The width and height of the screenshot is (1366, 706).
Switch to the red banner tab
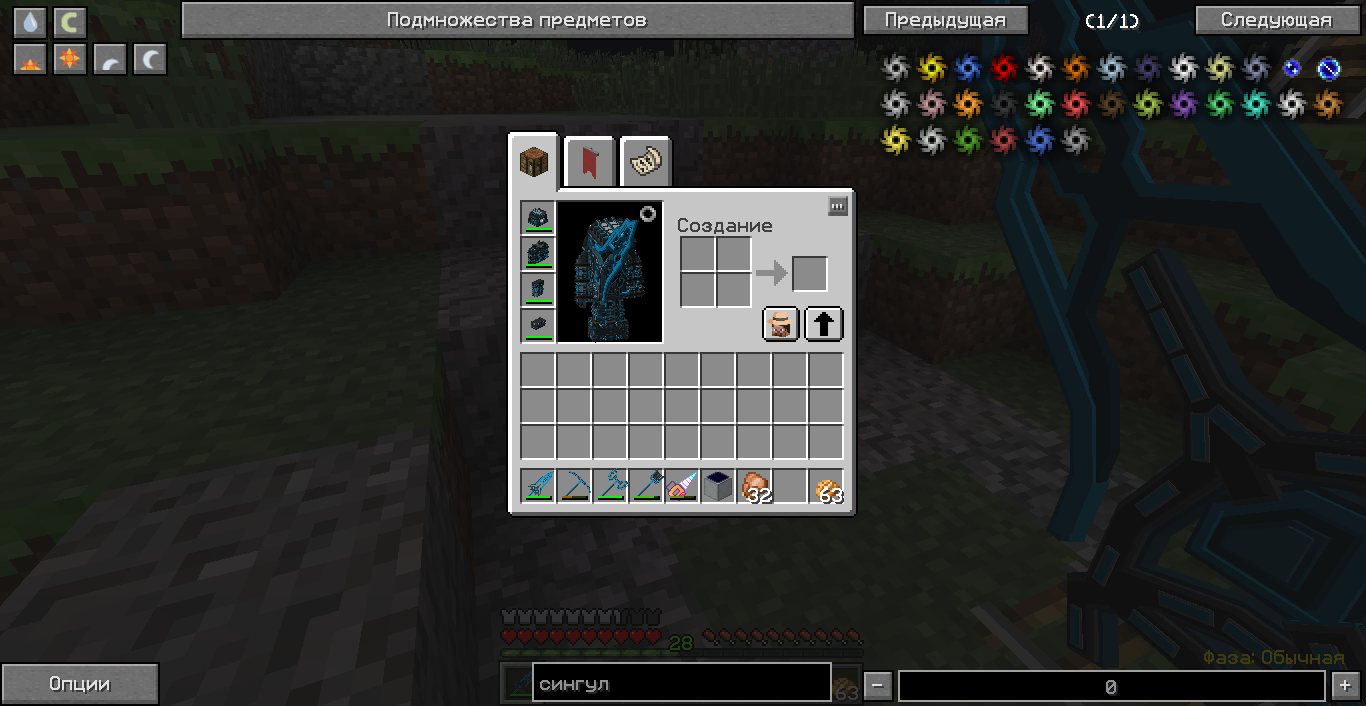click(x=590, y=161)
